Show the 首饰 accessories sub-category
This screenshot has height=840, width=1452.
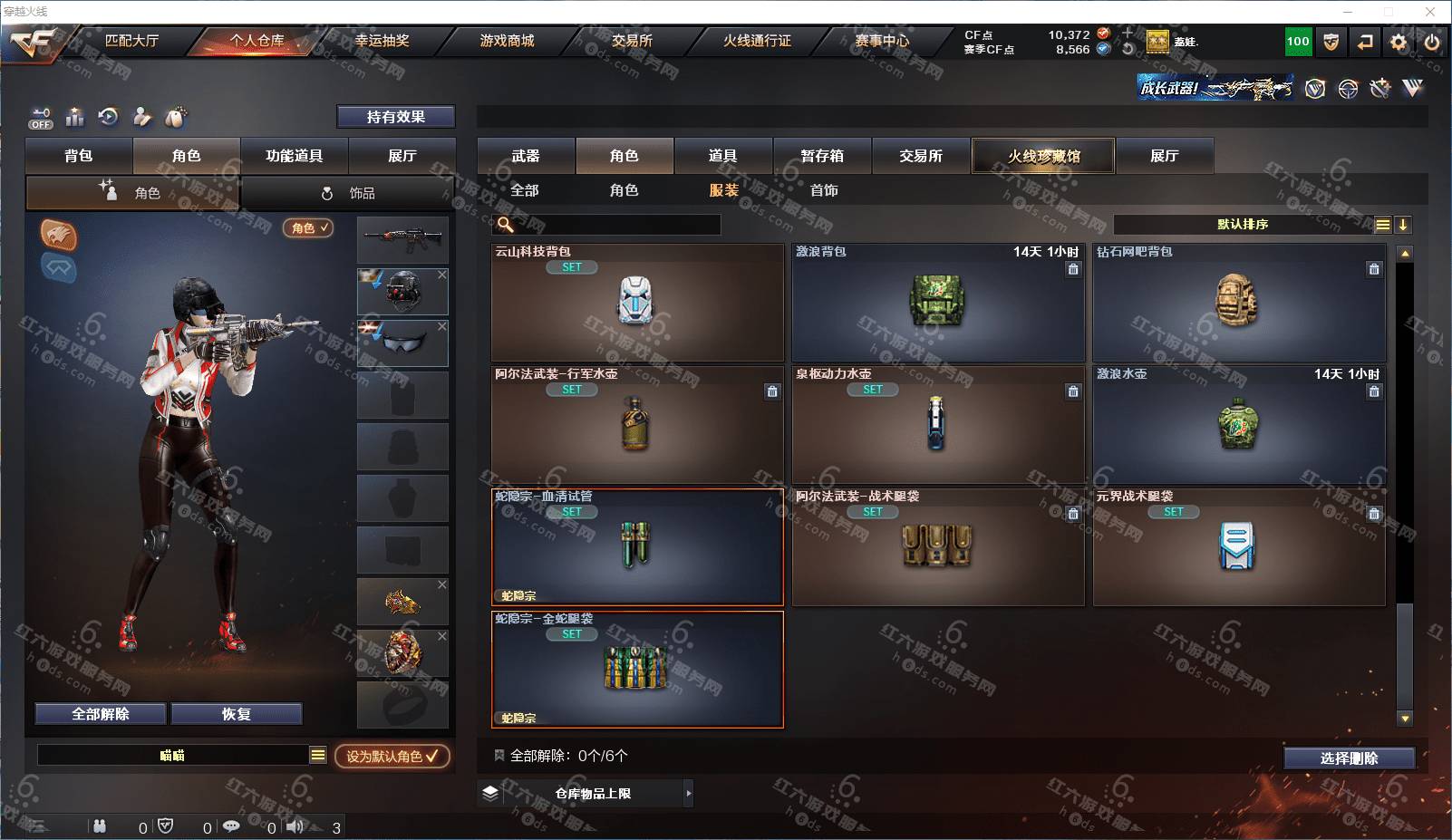coord(824,190)
